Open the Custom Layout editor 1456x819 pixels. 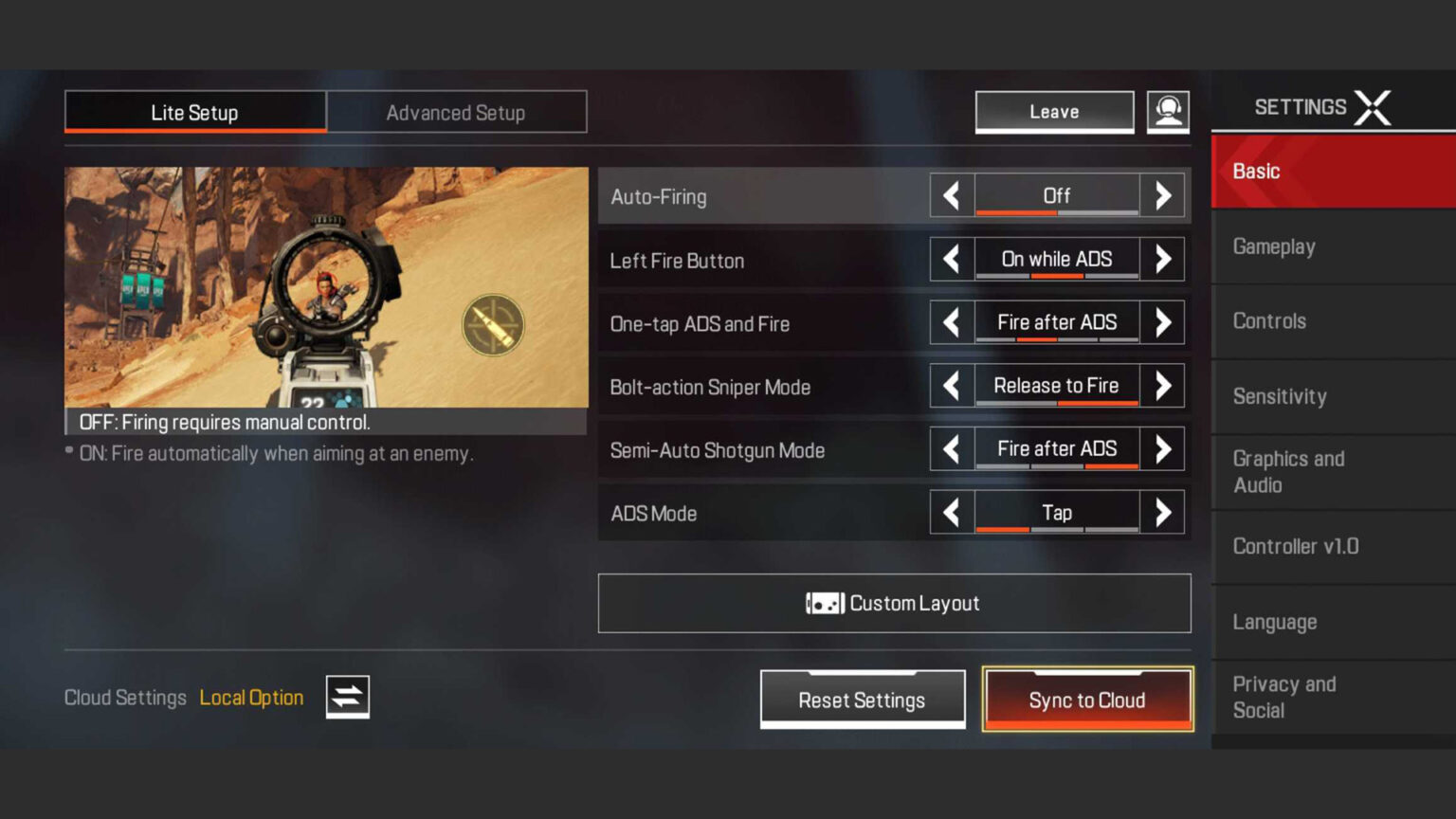[x=894, y=603]
